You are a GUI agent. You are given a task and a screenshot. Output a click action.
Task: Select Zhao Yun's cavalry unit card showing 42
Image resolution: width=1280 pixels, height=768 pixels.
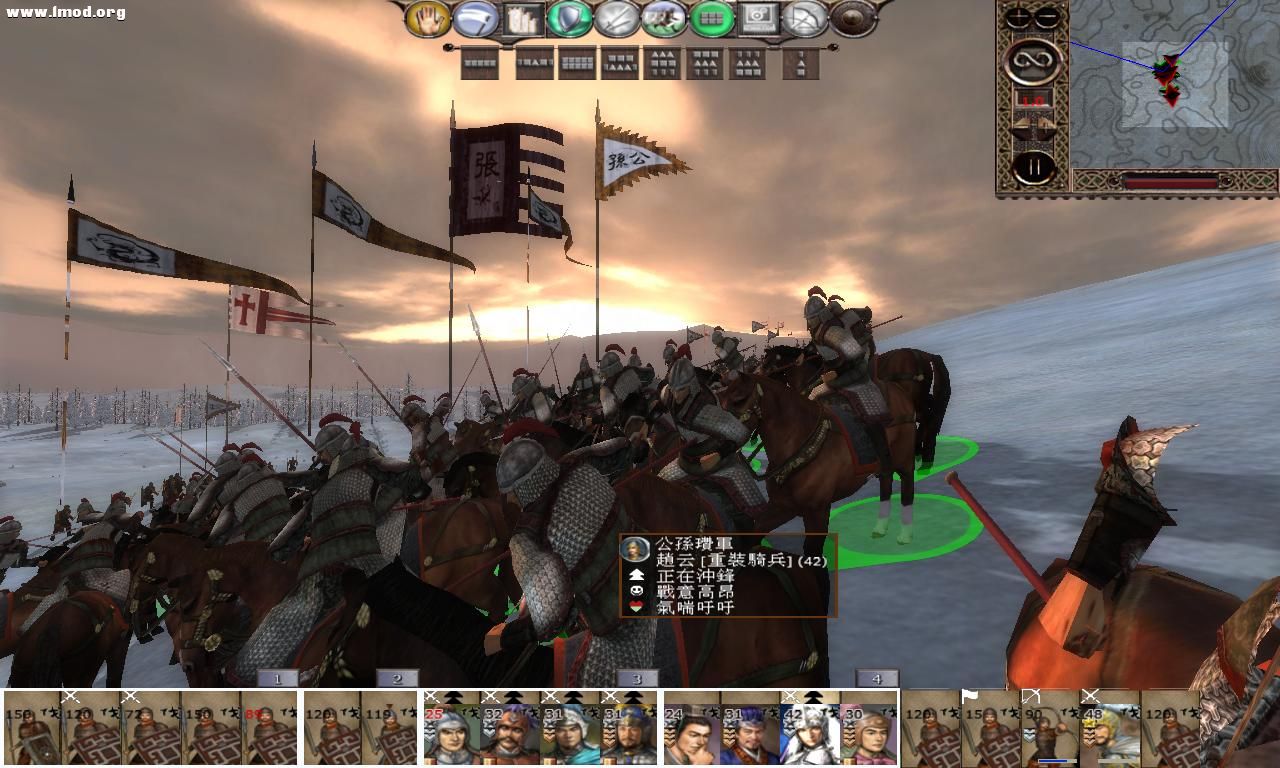tap(810, 731)
